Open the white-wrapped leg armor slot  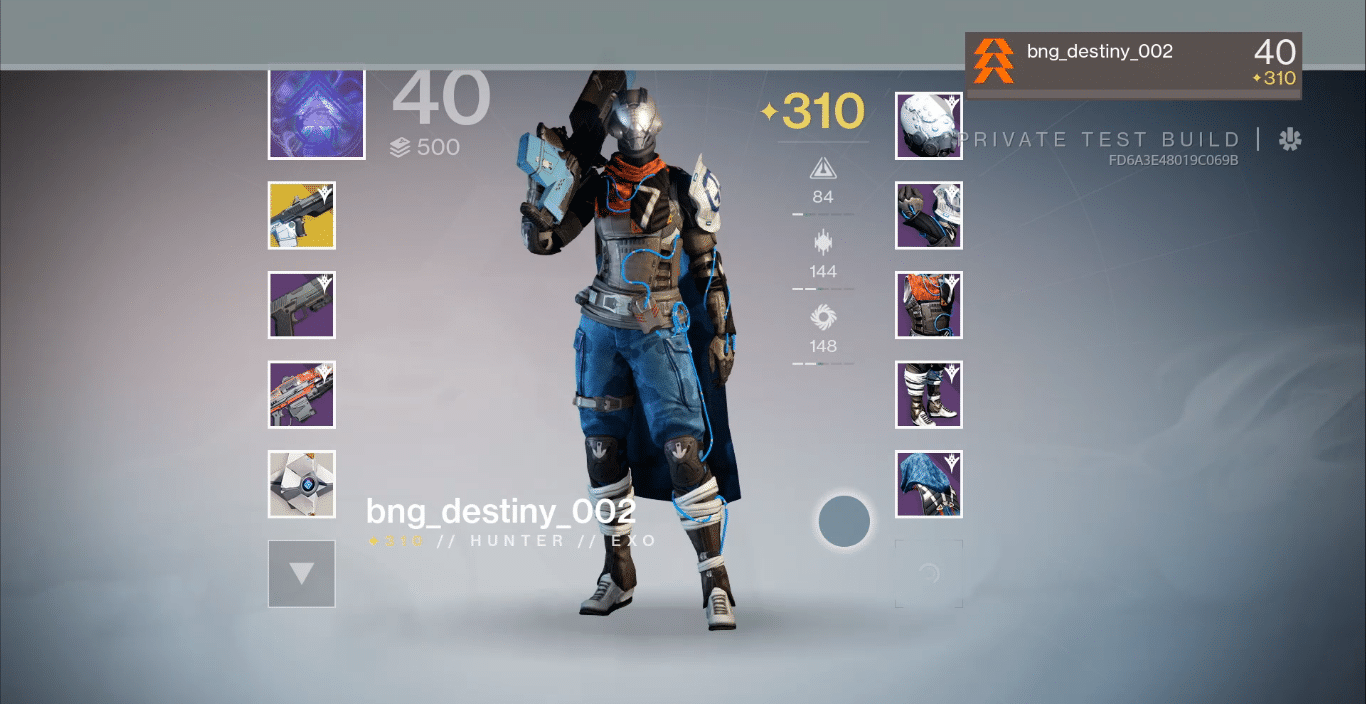click(x=929, y=395)
